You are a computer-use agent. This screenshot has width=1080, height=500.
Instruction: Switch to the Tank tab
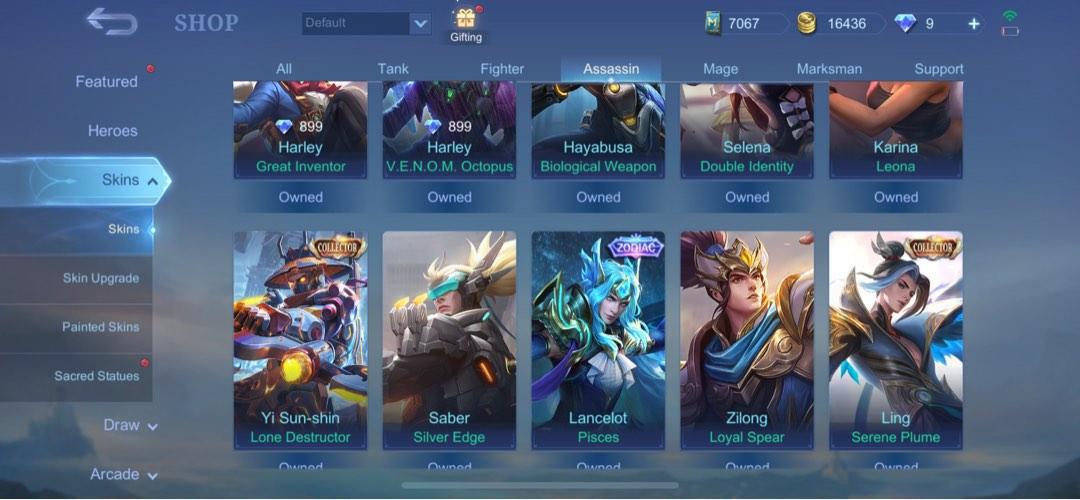pos(393,69)
